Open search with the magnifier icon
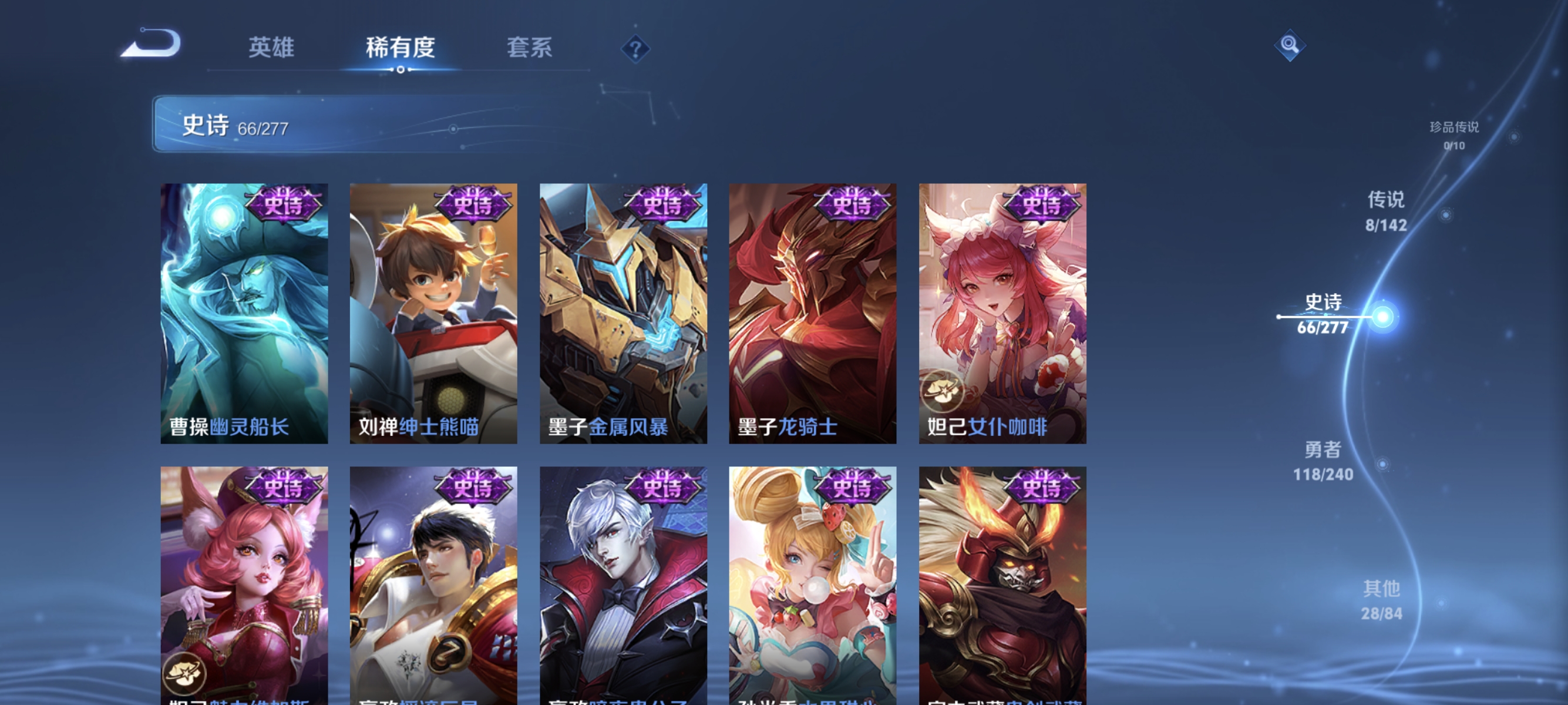 click(x=1290, y=45)
